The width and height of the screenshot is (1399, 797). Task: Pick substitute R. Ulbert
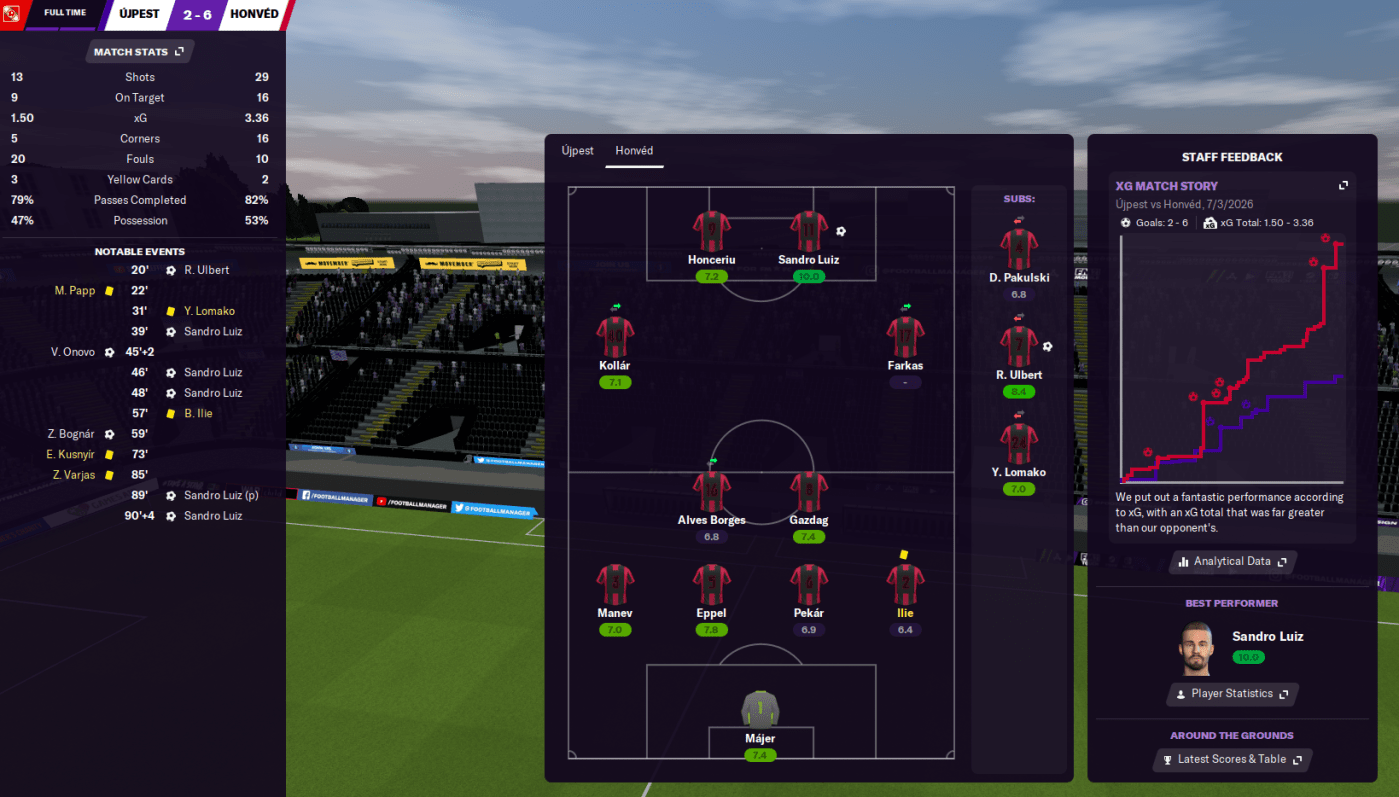coord(1019,346)
